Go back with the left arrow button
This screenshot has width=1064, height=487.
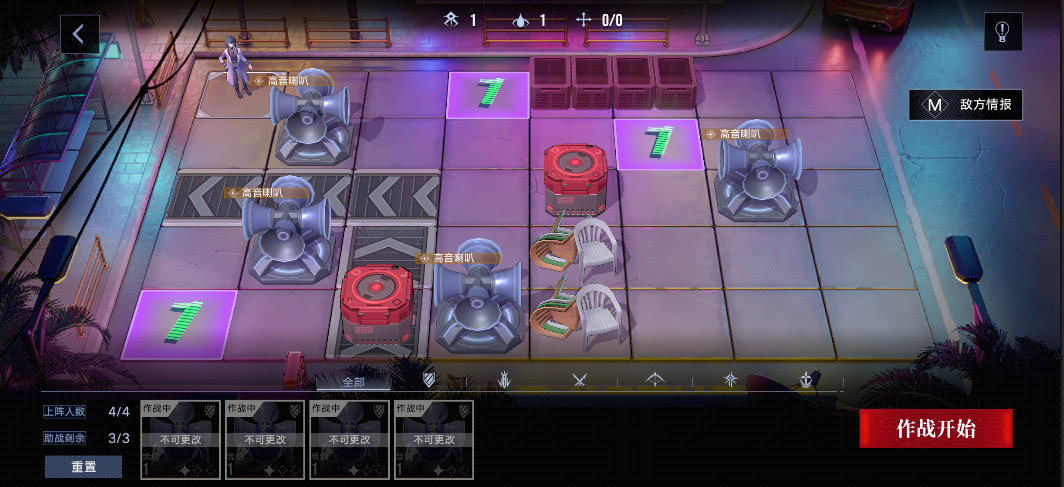pyautogui.click(x=79, y=34)
